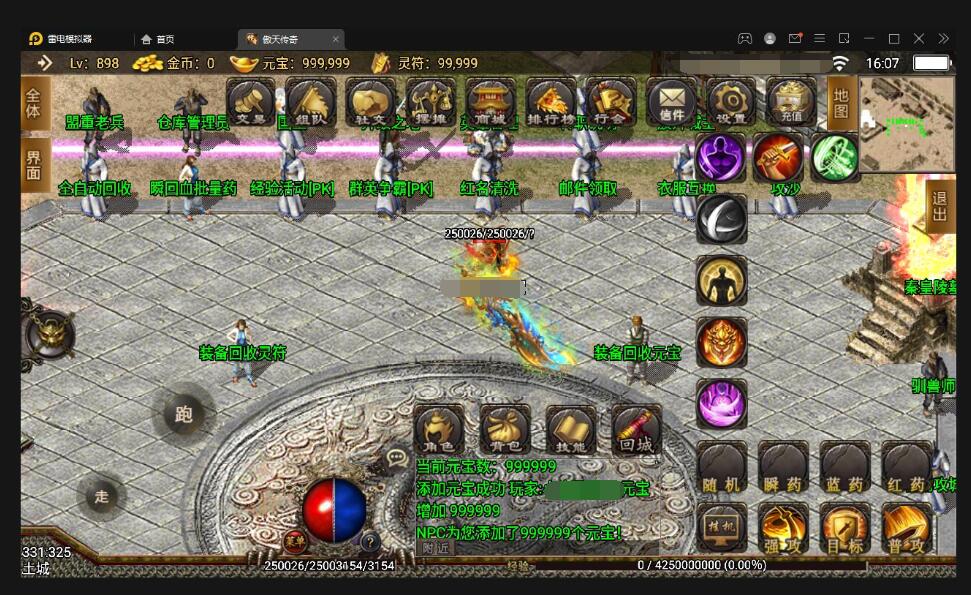Activate the 强攻 strong attack button
This screenshot has width=971, height=595.
[x=783, y=528]
